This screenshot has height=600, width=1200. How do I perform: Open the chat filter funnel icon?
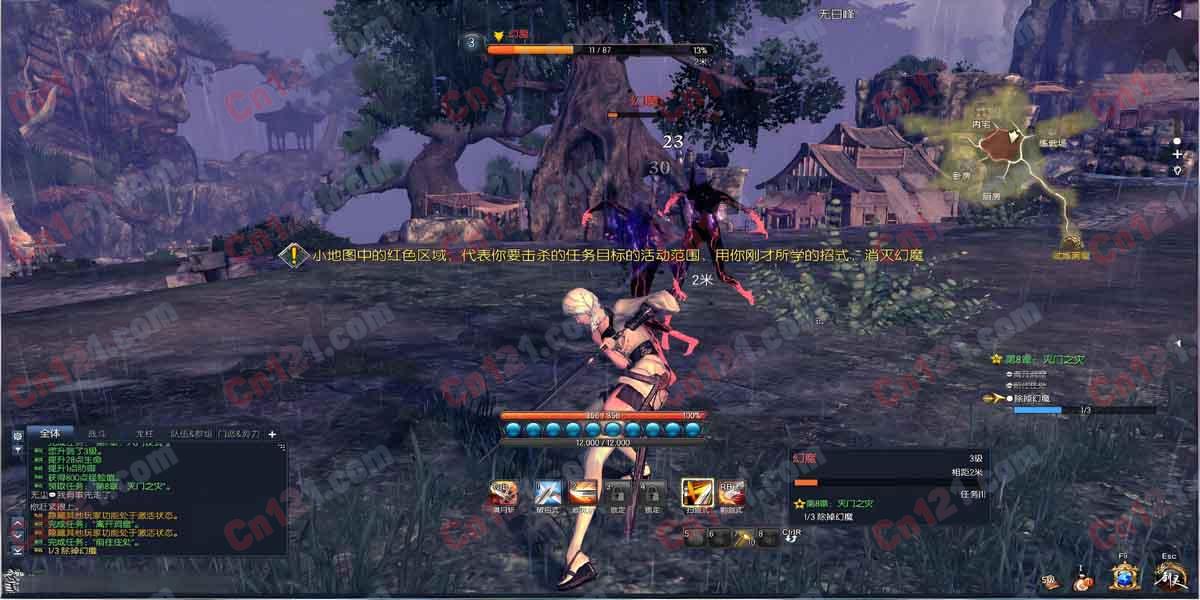click(x=17, y=450)
